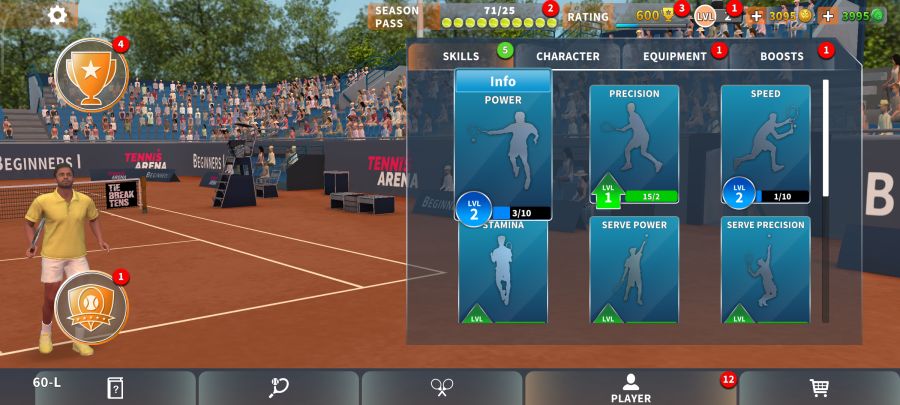Switch to the Character tab
Screen dimensions: 900x405
pos(567,56)
